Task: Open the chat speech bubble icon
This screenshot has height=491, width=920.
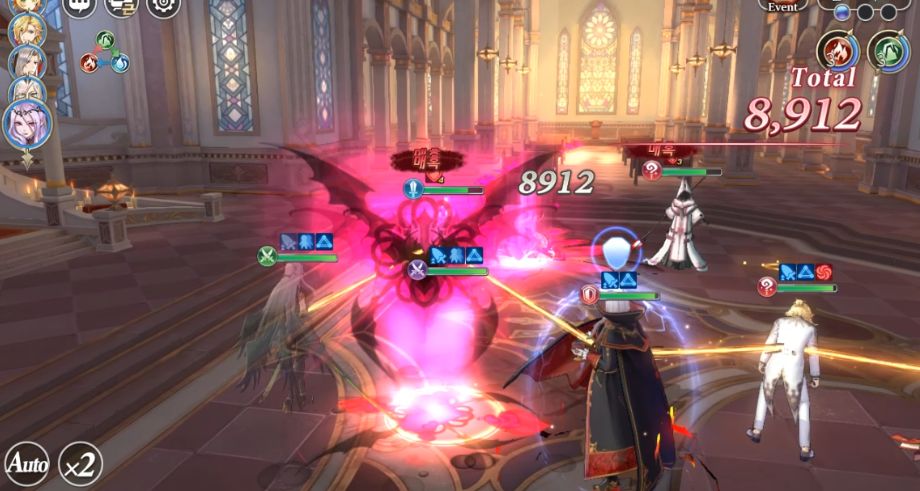Action: pyautogui.click(x=79, y=5)
